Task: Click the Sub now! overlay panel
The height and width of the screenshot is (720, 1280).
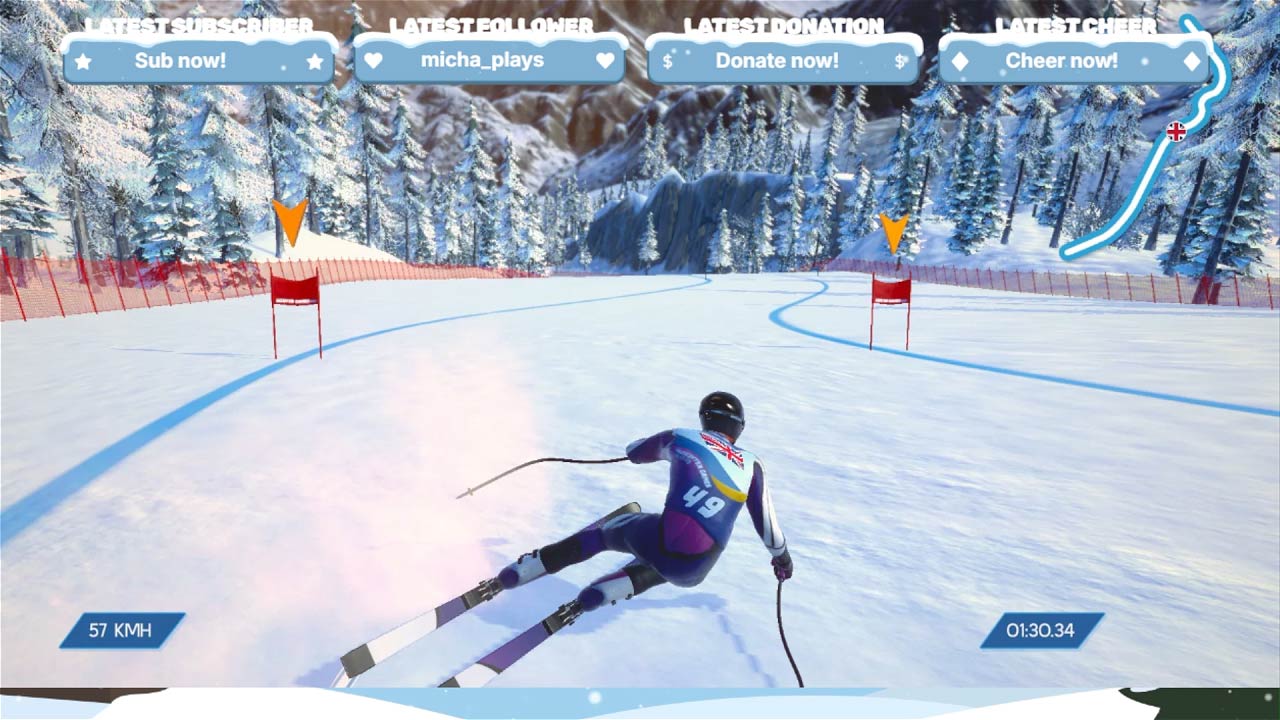Action: click(x=199, y=61)
